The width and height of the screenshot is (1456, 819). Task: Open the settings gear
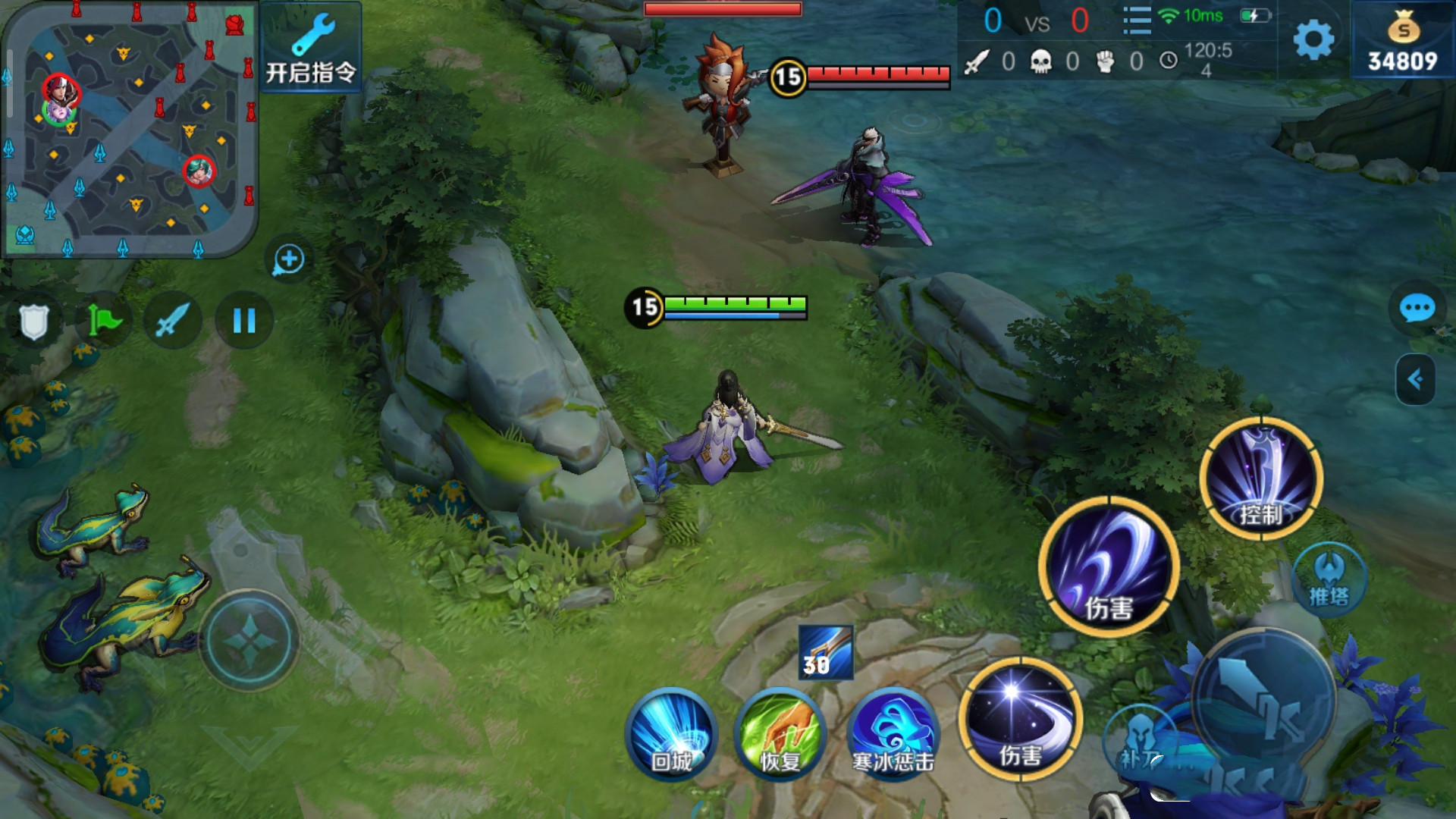(x=1313, y=39)
